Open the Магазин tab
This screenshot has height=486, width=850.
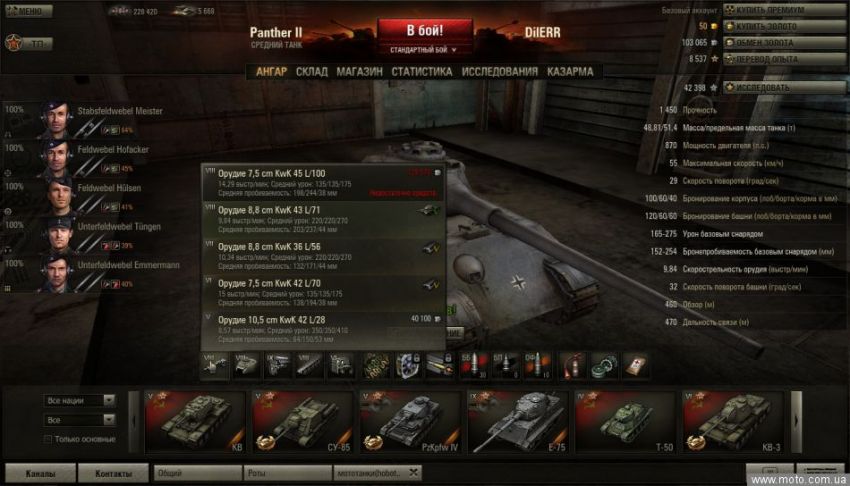359,72
